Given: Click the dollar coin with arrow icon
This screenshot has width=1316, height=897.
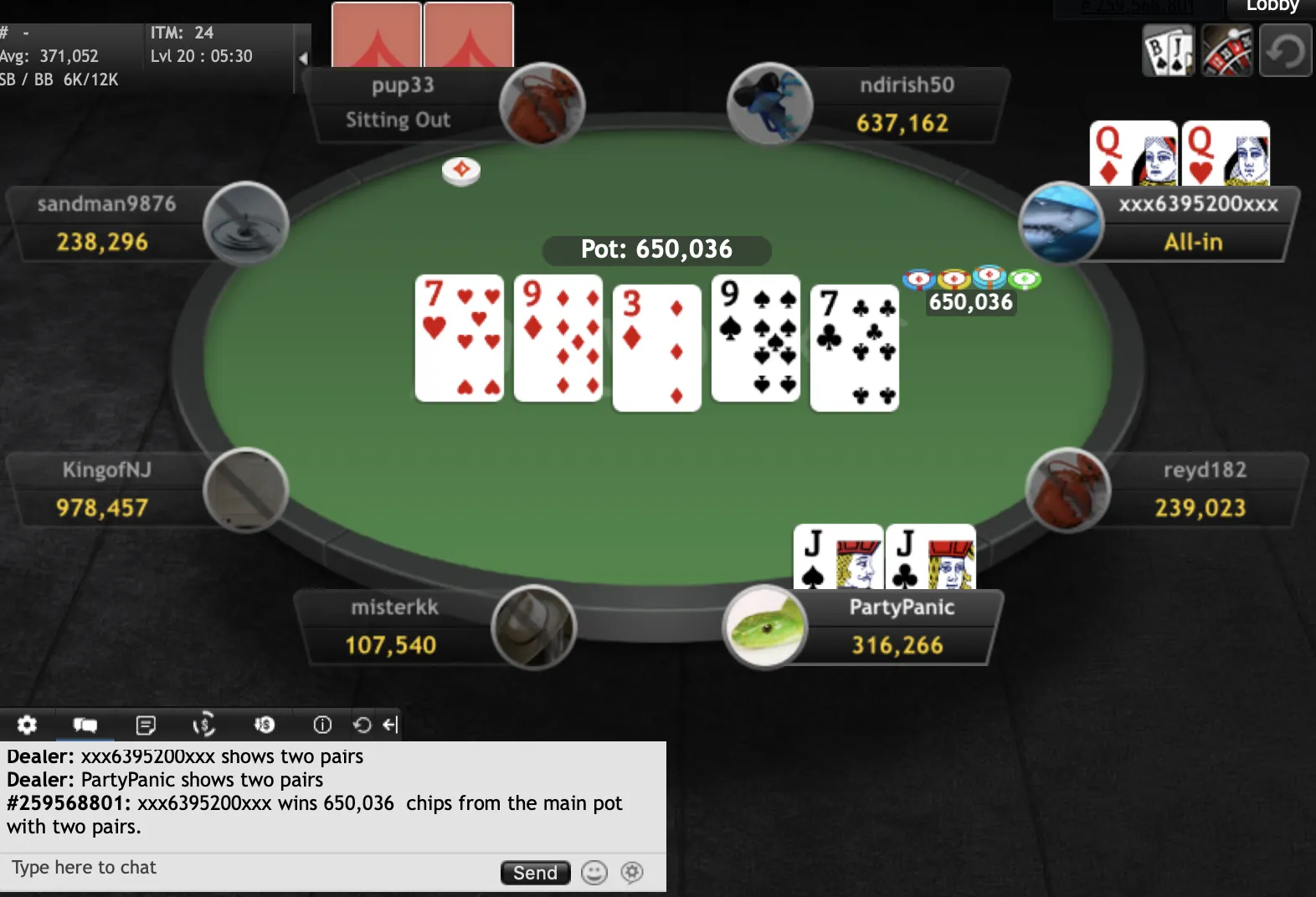Looking at the screenshot, I should tap(264, 725).
